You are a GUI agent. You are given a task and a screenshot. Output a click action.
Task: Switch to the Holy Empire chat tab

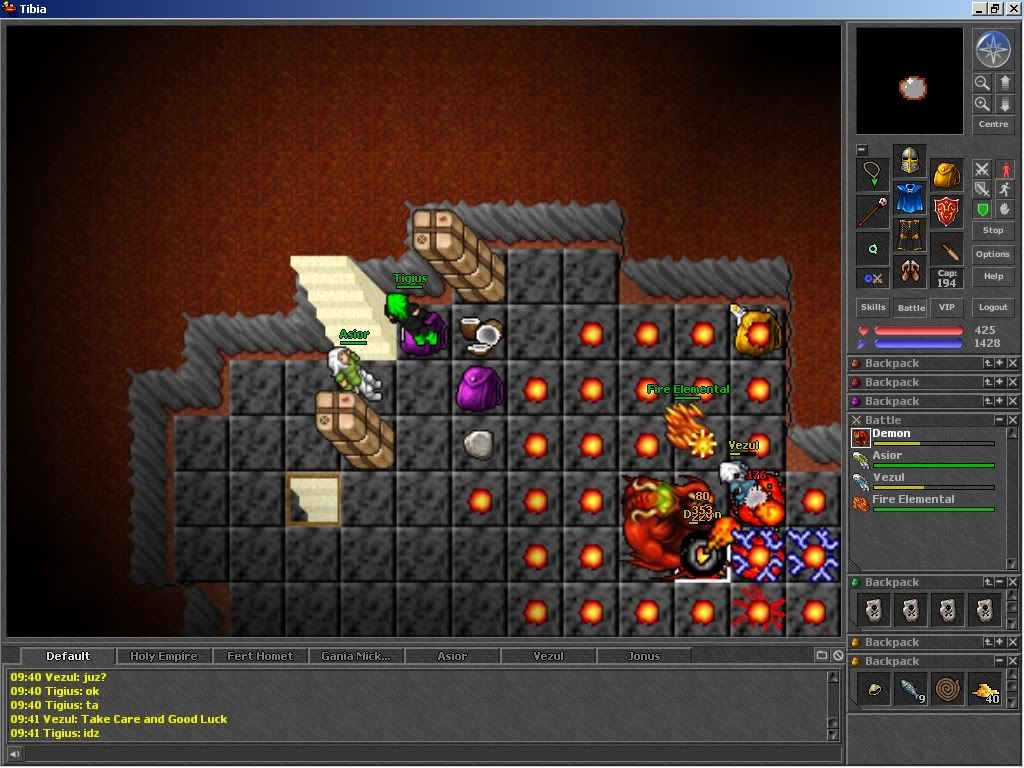point(163,656)
